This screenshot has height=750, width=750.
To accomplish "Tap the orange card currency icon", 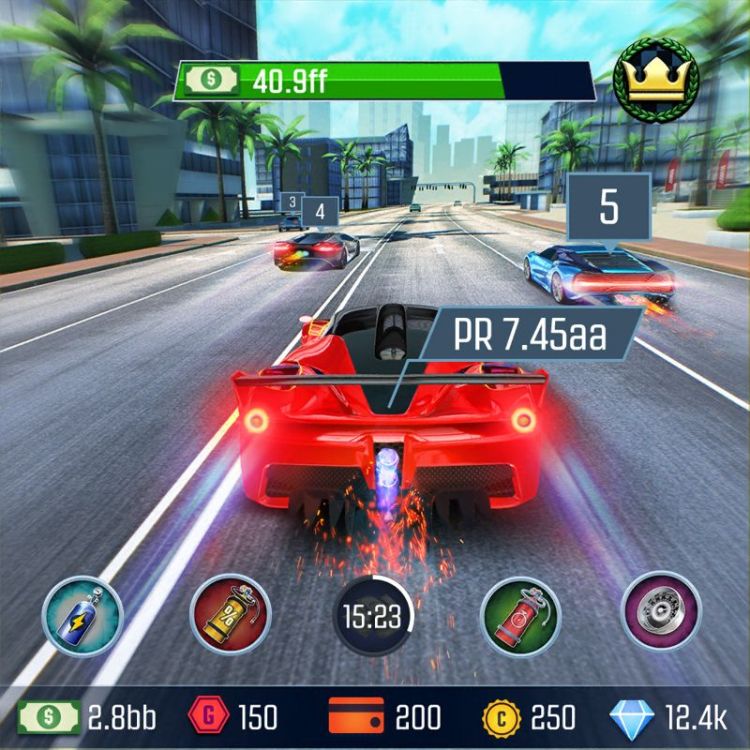I will point(356,716).
